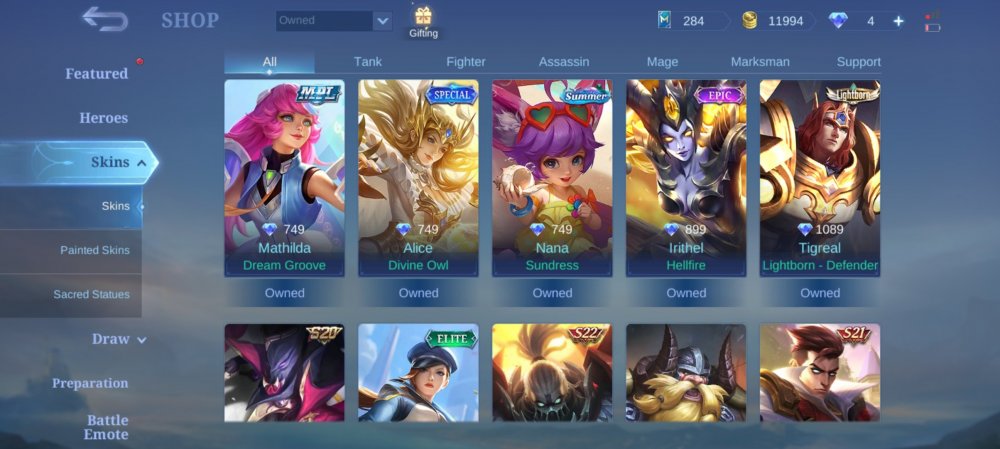This screenshot has width=1000, height=449.
Task: Open the Heroes shop section
Action: point(104,118)
